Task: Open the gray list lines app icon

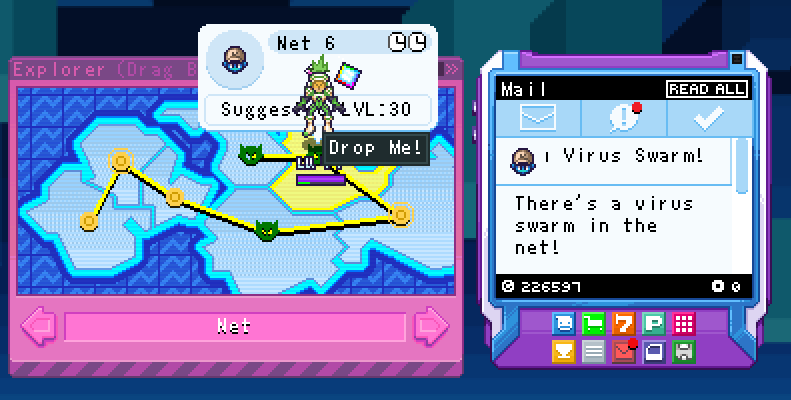Action: tap(594, 350)
